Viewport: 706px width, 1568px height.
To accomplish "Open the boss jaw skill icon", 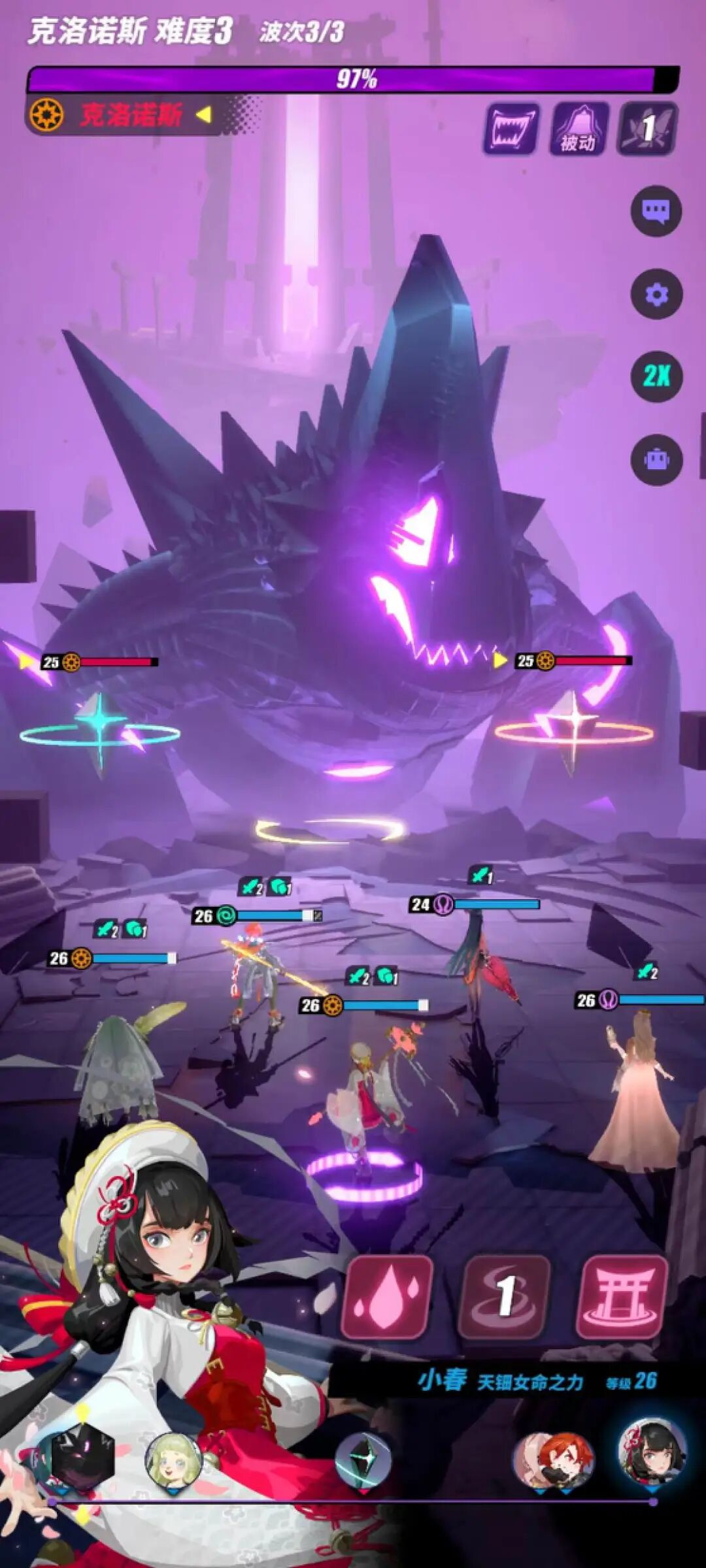I will point(512,129).
